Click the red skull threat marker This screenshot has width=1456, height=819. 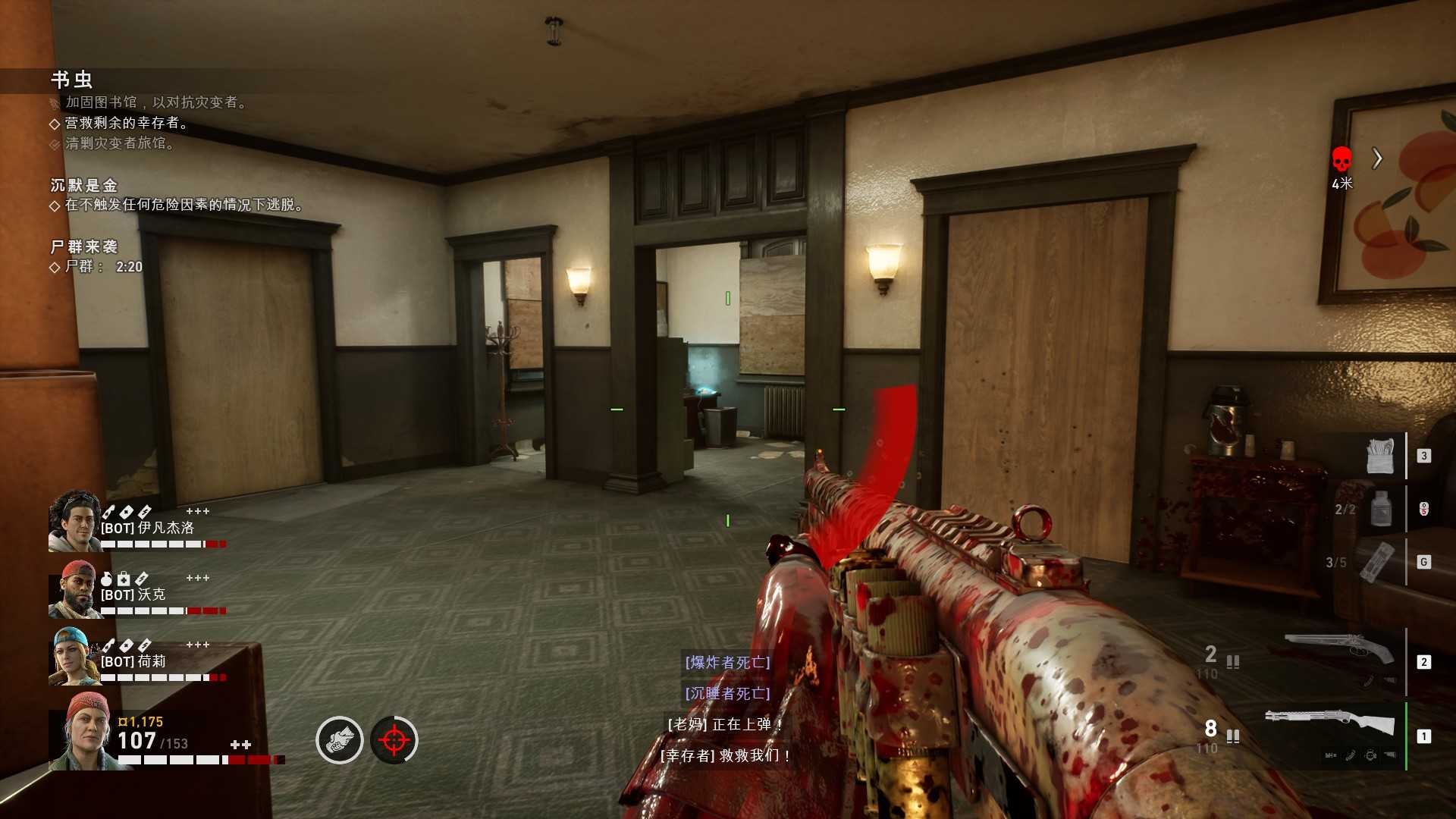(x=1341, y=159)
